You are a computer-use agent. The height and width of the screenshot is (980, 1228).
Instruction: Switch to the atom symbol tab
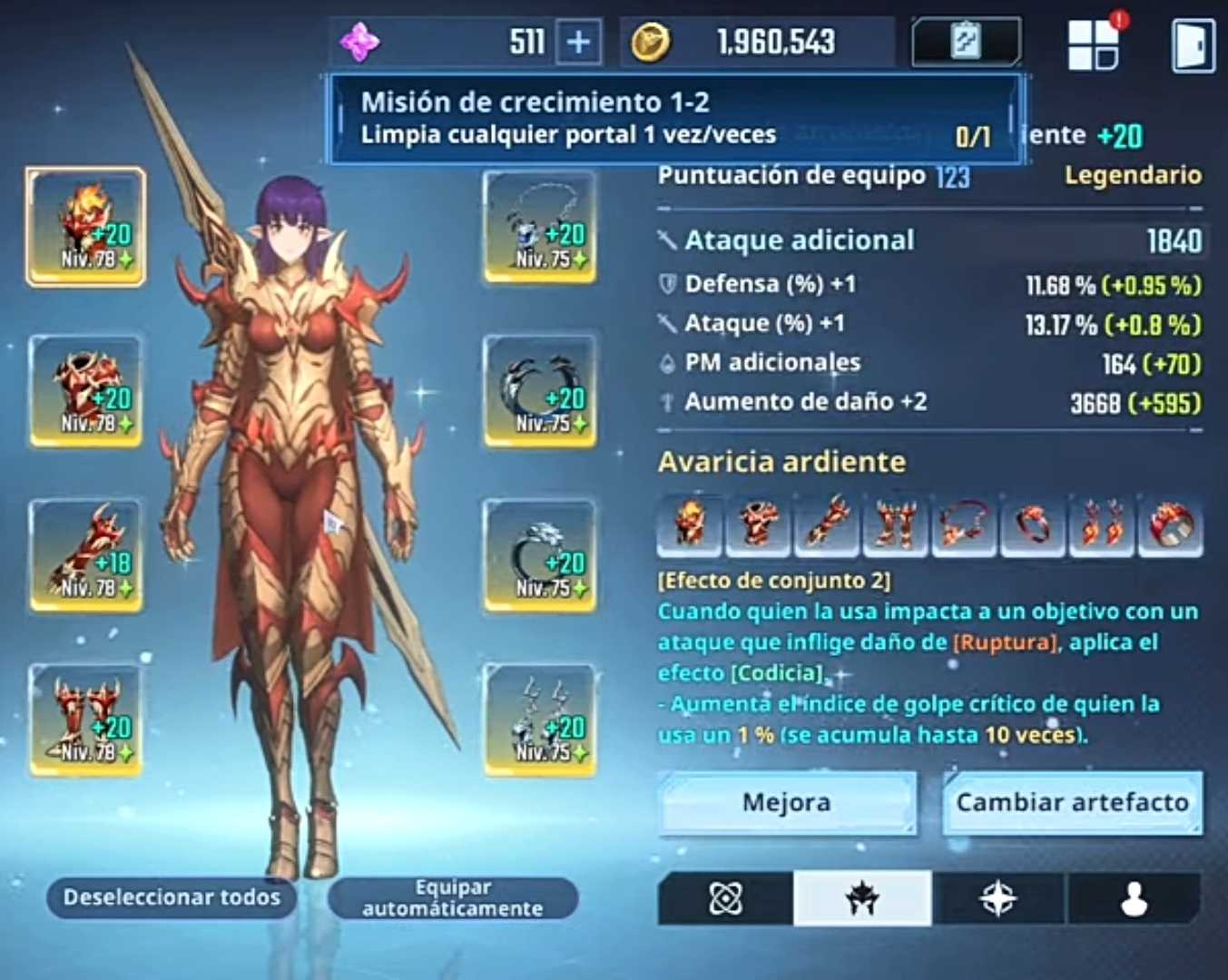coord(725,898)
